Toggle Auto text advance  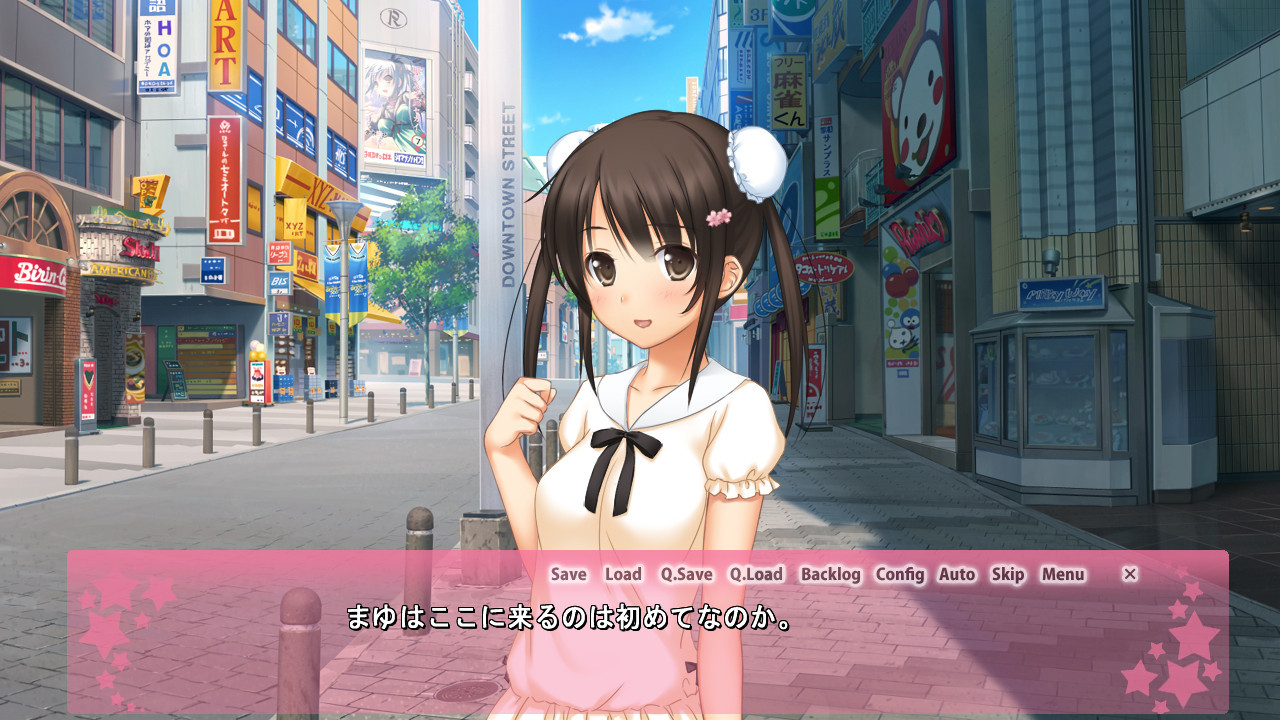click(957, 574)
